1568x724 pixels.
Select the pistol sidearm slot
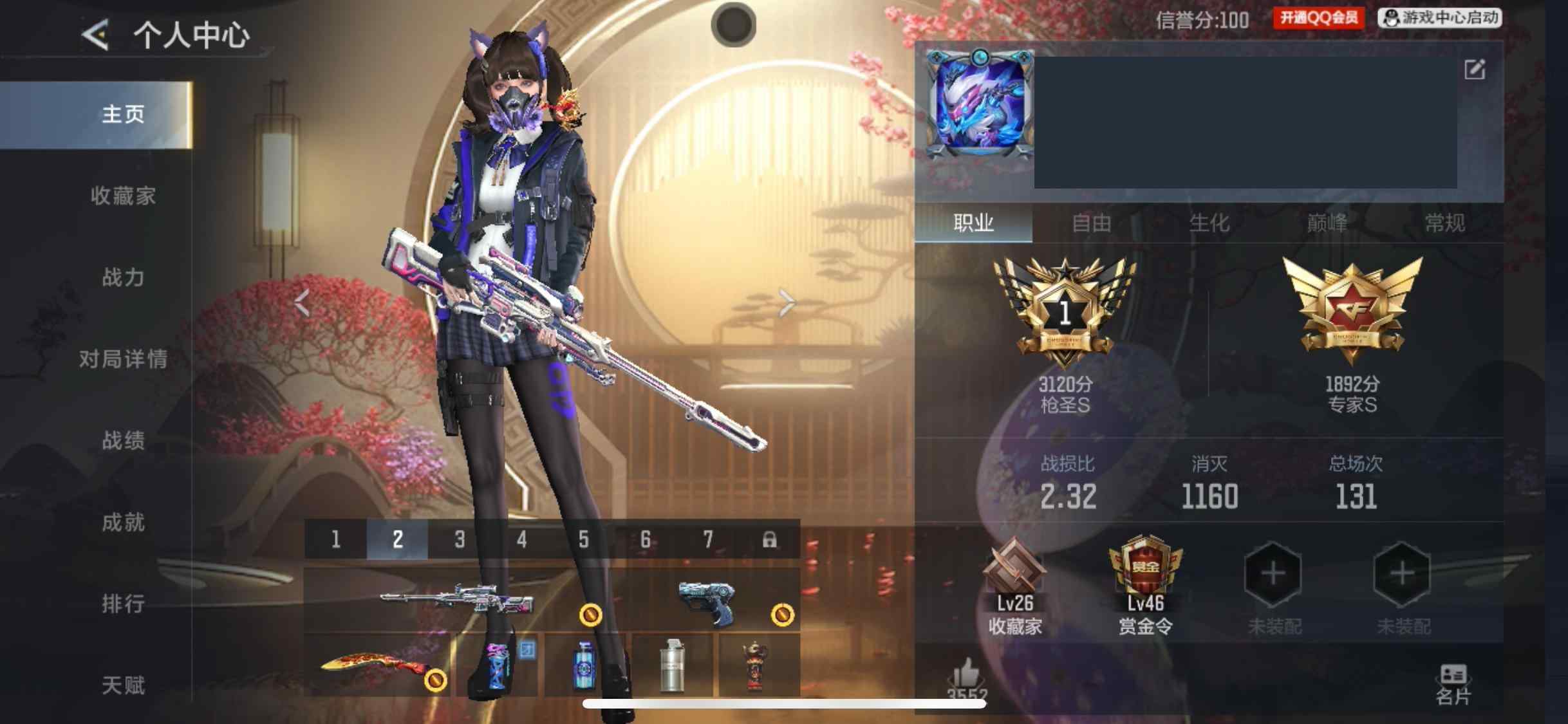tap(708, 600)
